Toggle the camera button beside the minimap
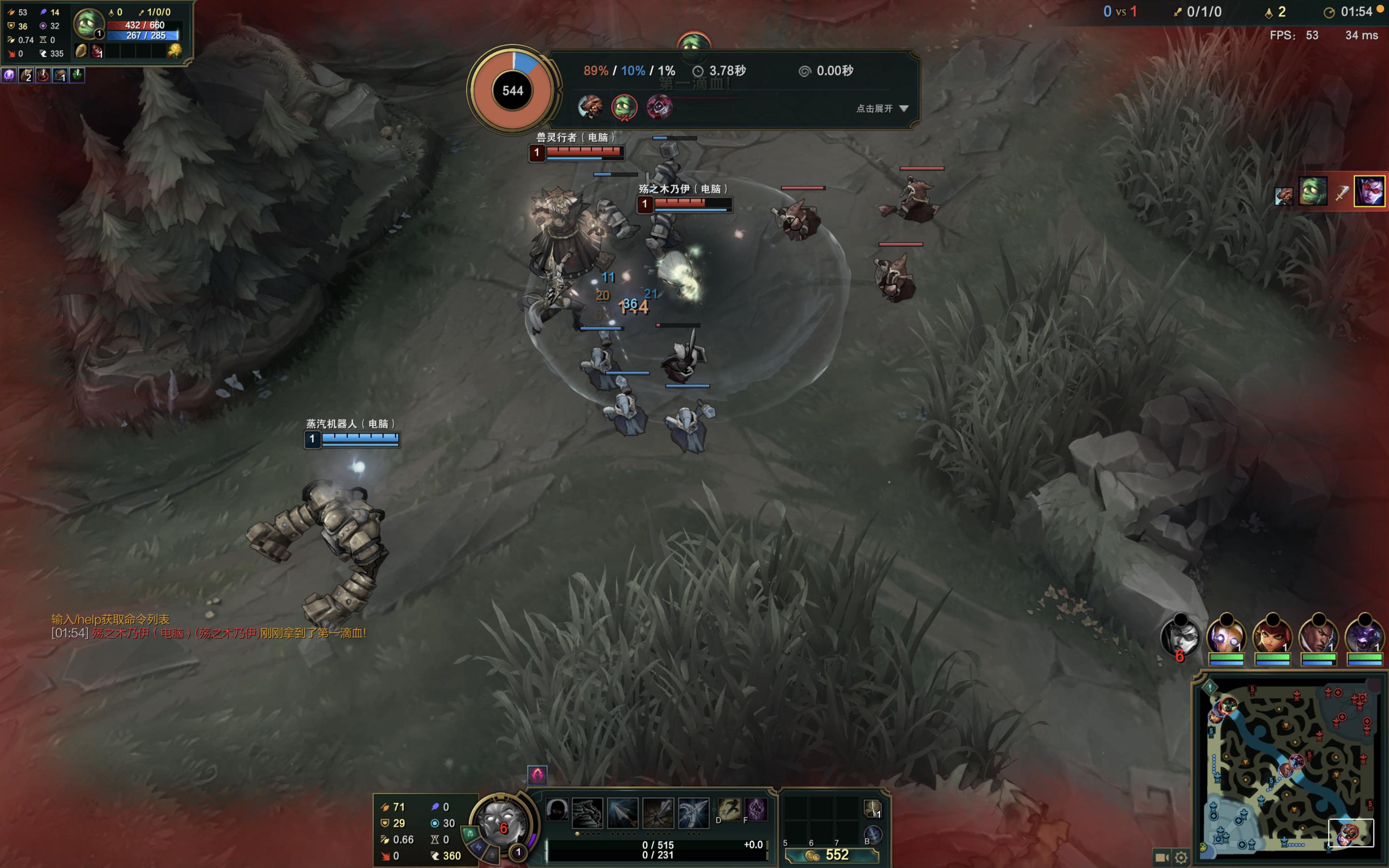This screenshot has width=1389, height=868. click(1162, 857)
